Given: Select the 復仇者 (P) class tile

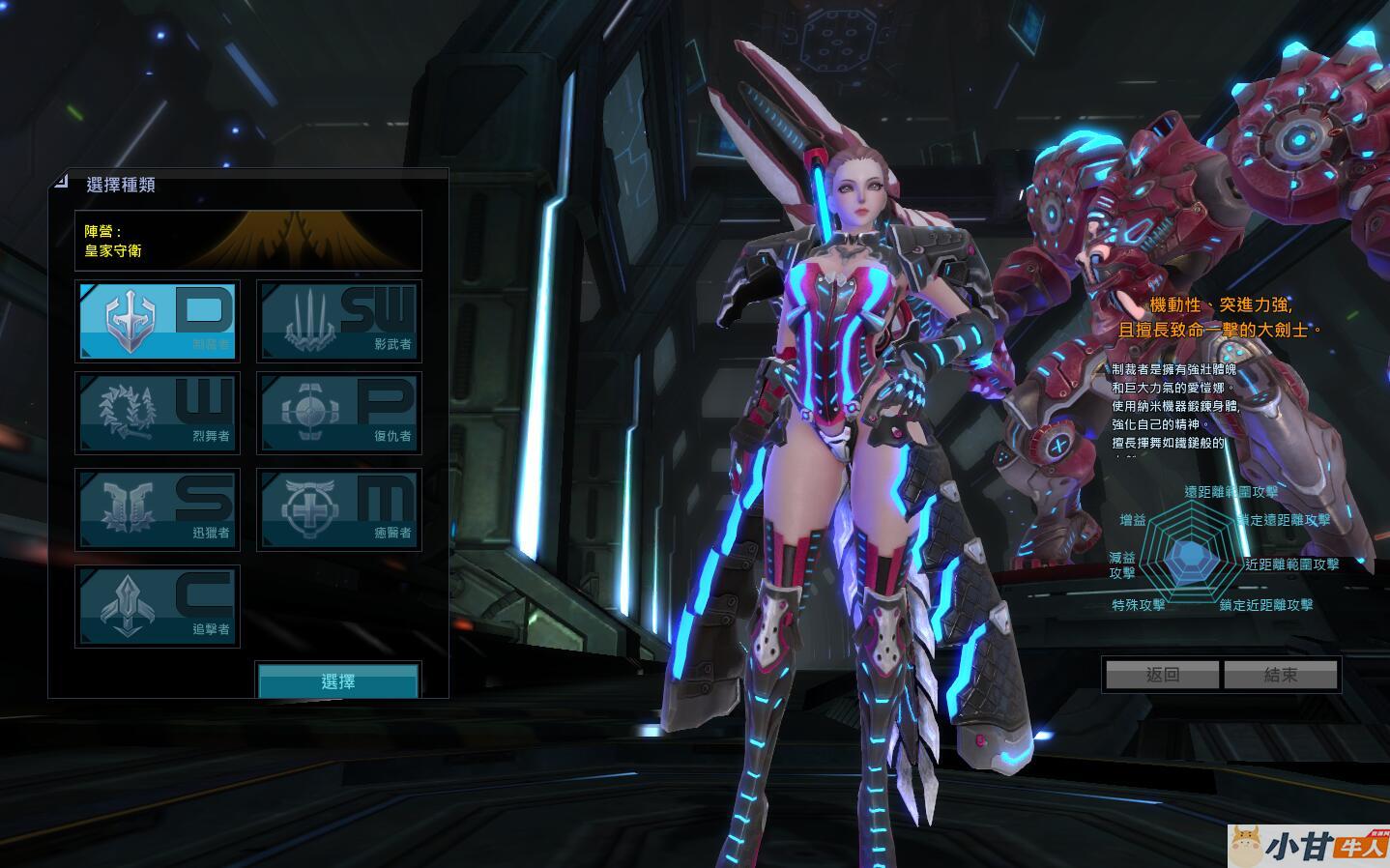Looking at the screenshot, I should tap(339, 414).
